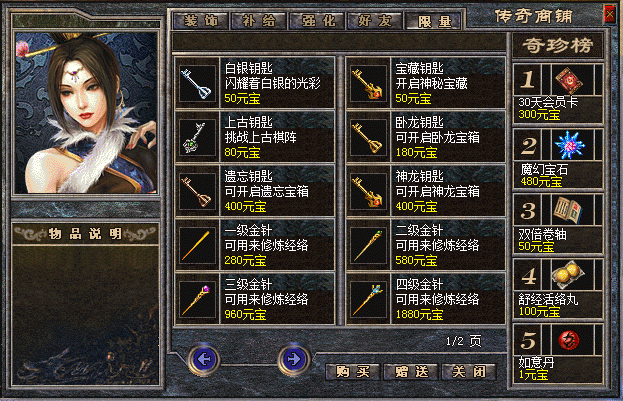The height and width of the screenshot is (401, 623).
Task: Choose the 四级金针 priced 1880元宝
Action: point(426,299)
